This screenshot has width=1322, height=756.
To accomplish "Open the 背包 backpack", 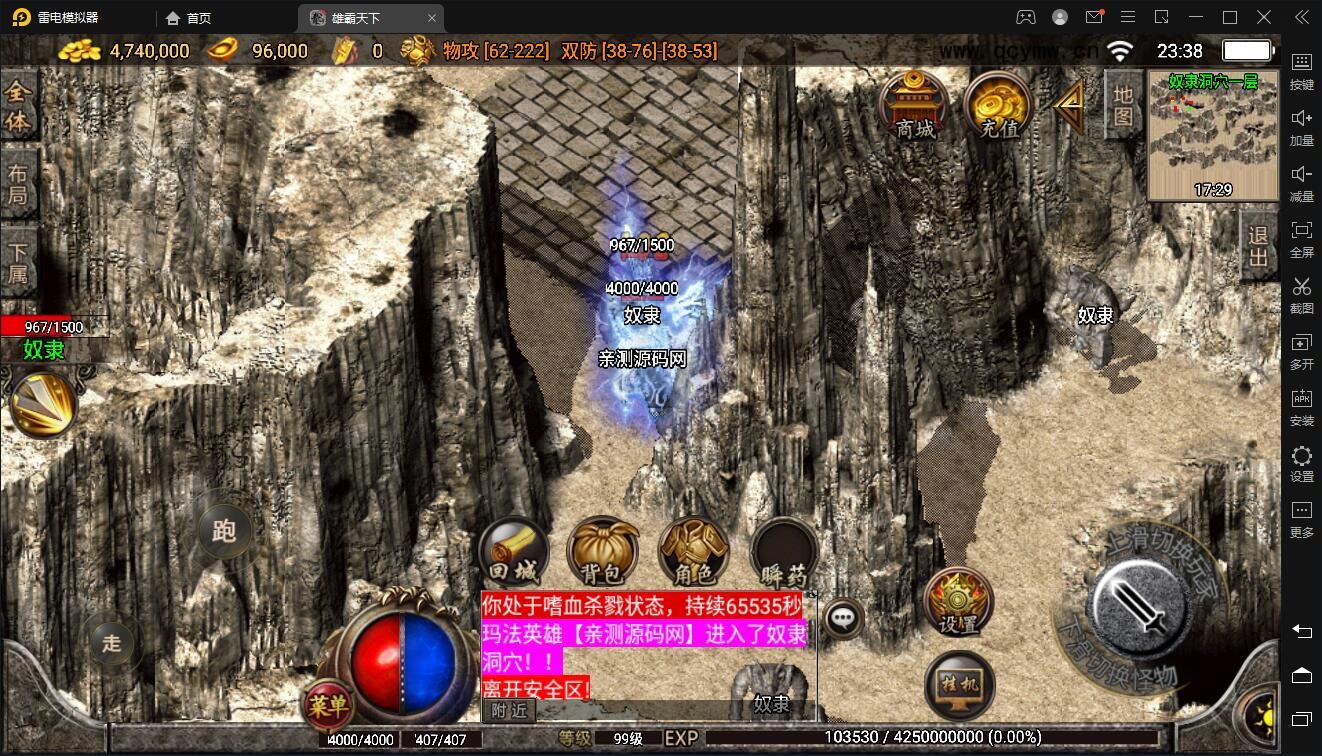I will [x=602, y=552].
